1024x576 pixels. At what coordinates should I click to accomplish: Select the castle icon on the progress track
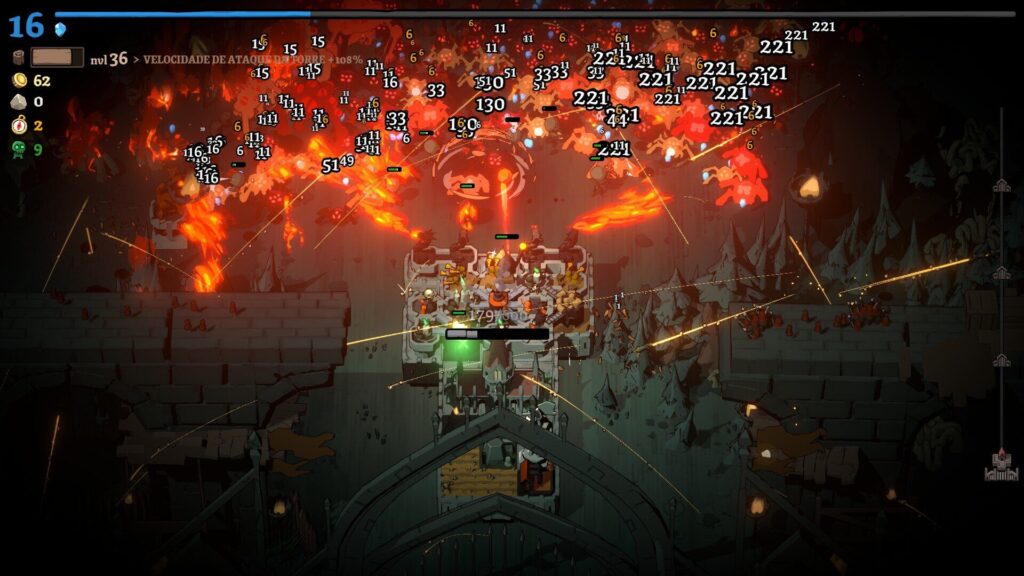click(1000, 463)
